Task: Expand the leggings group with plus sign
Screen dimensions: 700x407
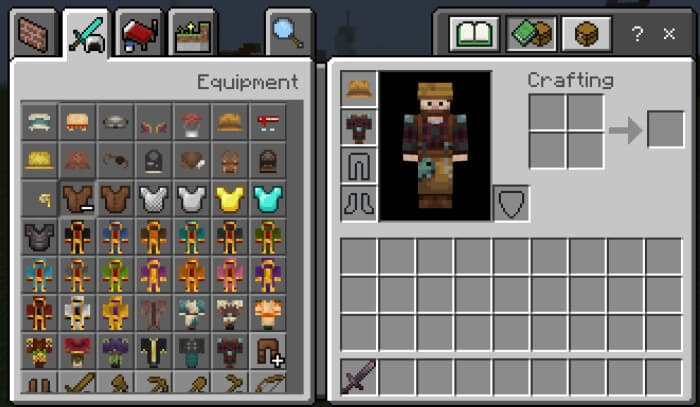Action: tap(268, 351)
